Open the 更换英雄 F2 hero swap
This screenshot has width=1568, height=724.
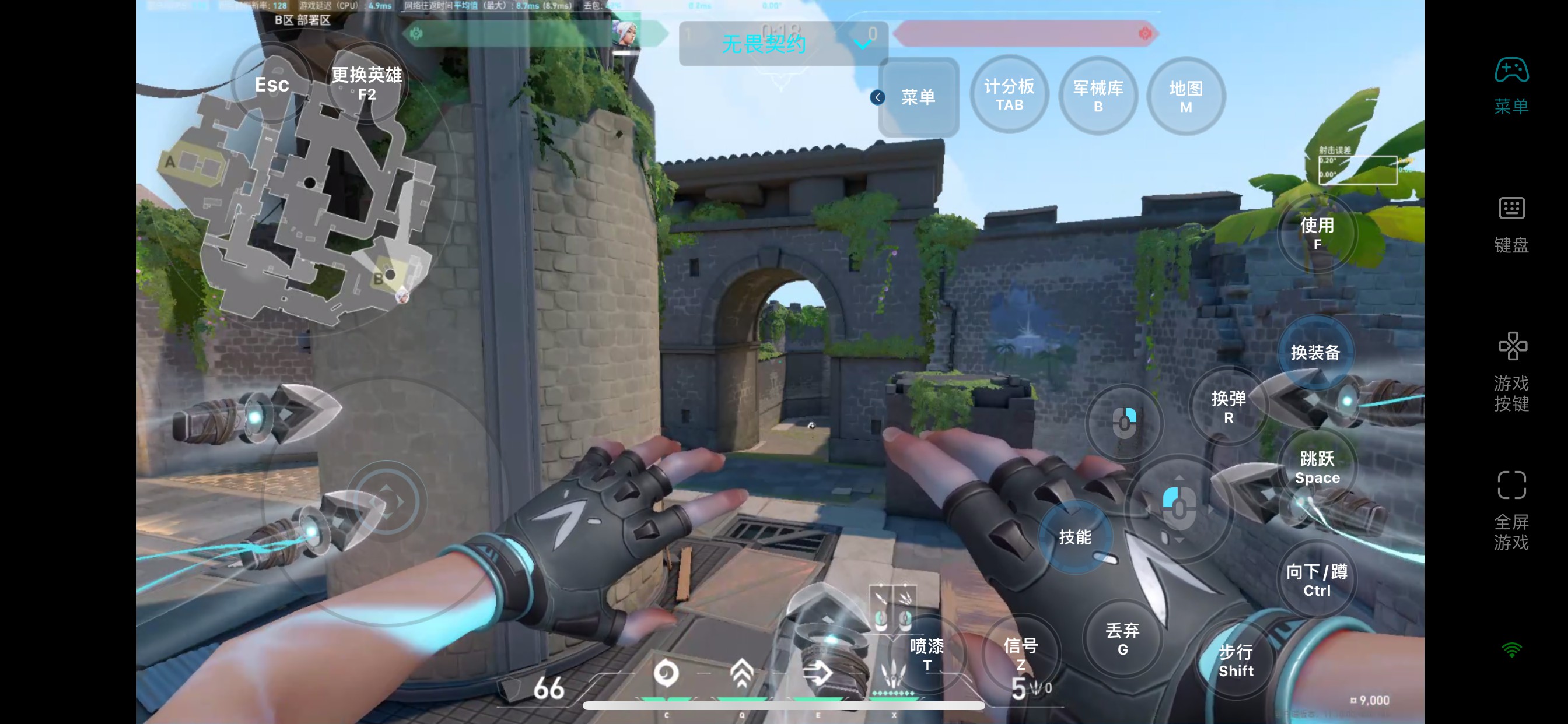point(366,83)
